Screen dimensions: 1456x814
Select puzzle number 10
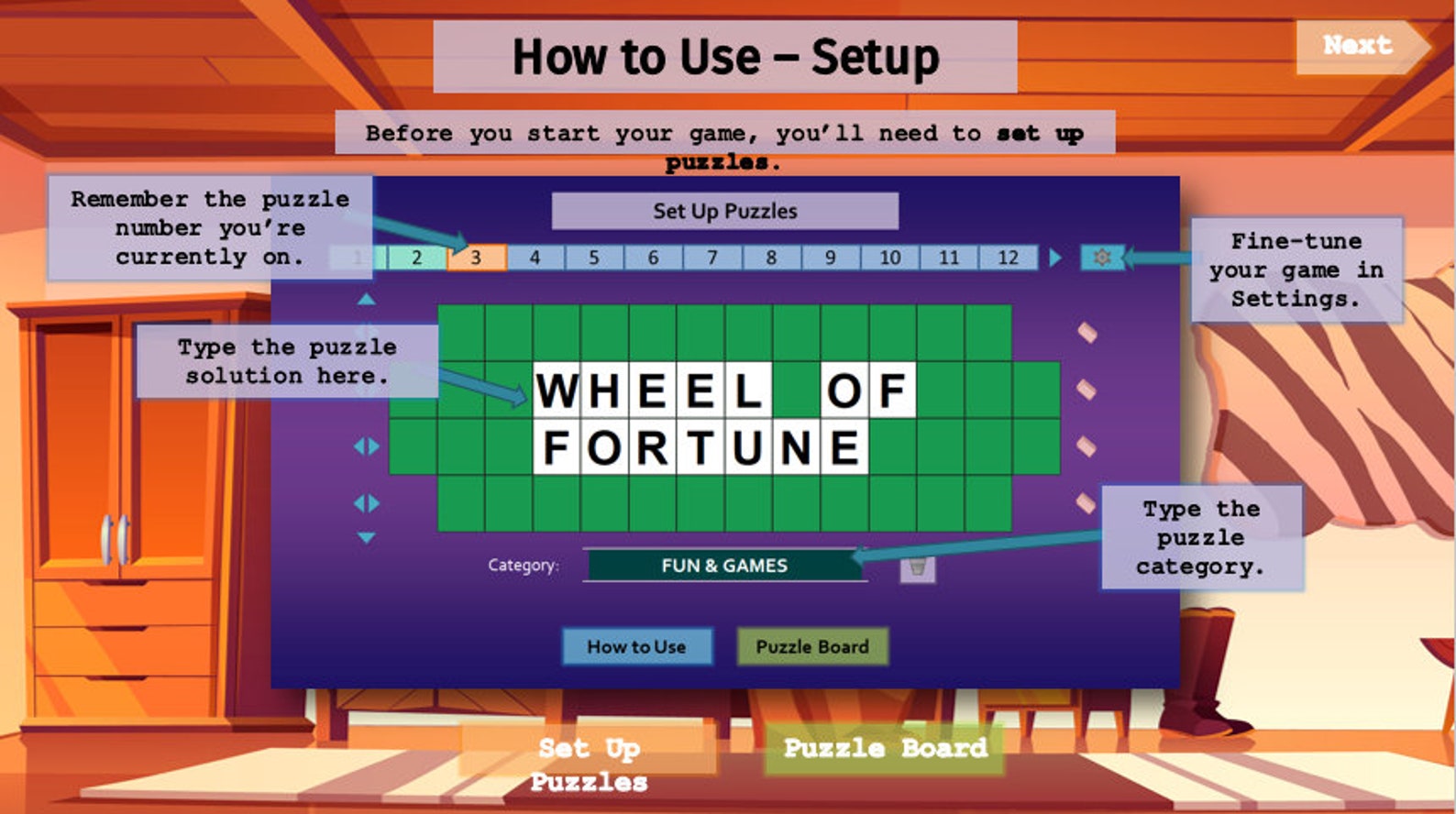pos(888,258)
